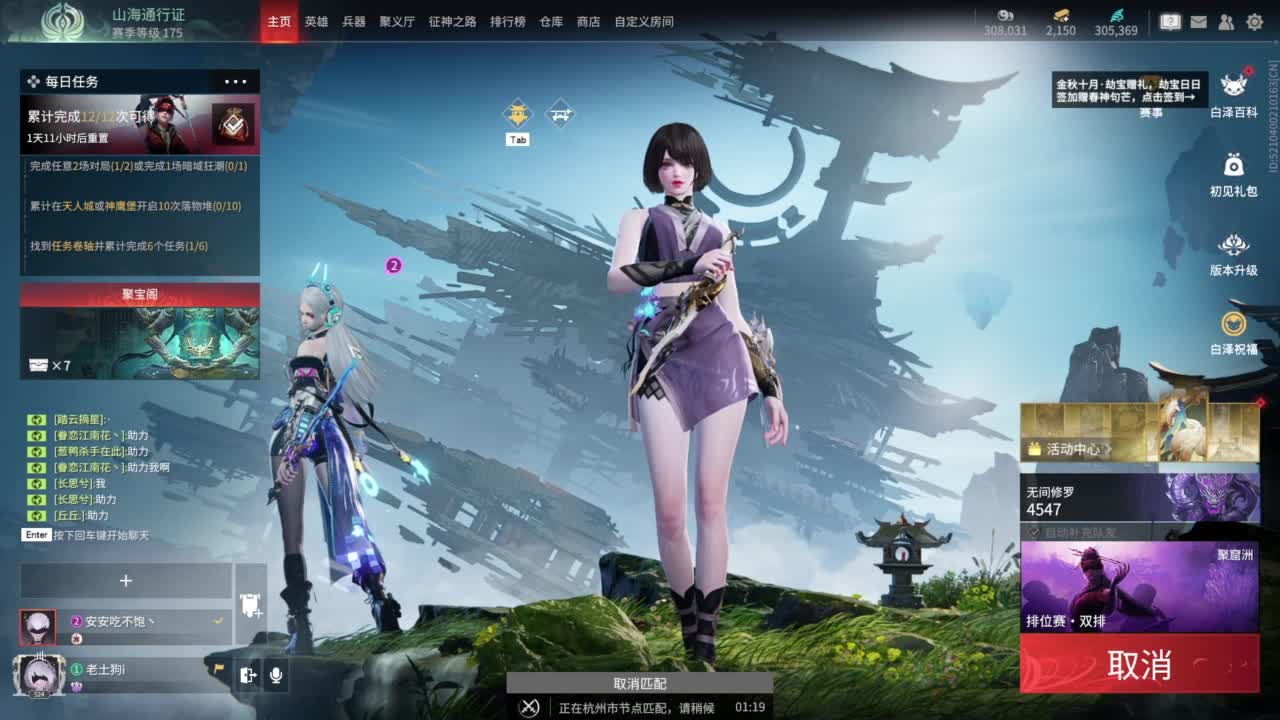Viewport: 1280px width, 720px height.
Task: Open the 初见礼包 gift pack icon
Action: [1234, 162]
